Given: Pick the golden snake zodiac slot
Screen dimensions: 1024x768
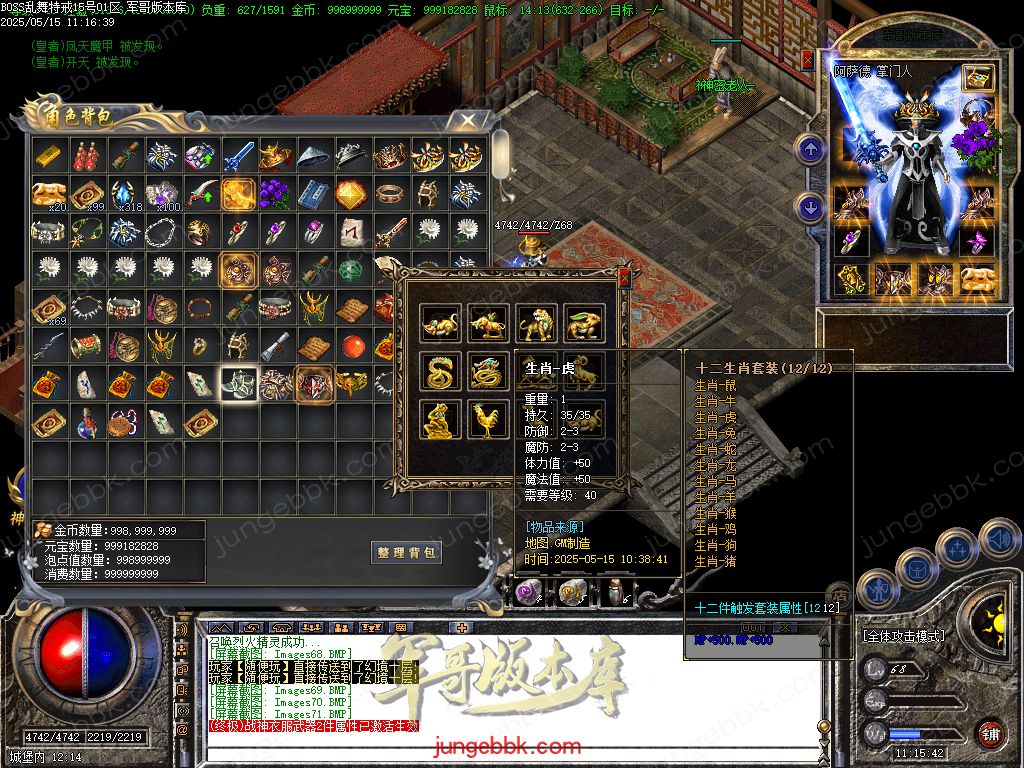Looking at the screenshot, I should tap(440, 371).
